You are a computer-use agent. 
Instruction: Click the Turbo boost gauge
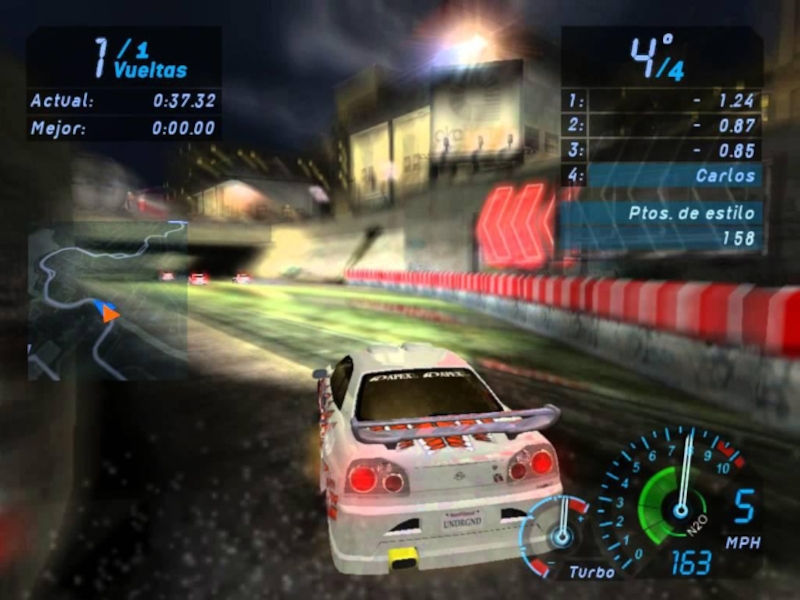point(559,530)
